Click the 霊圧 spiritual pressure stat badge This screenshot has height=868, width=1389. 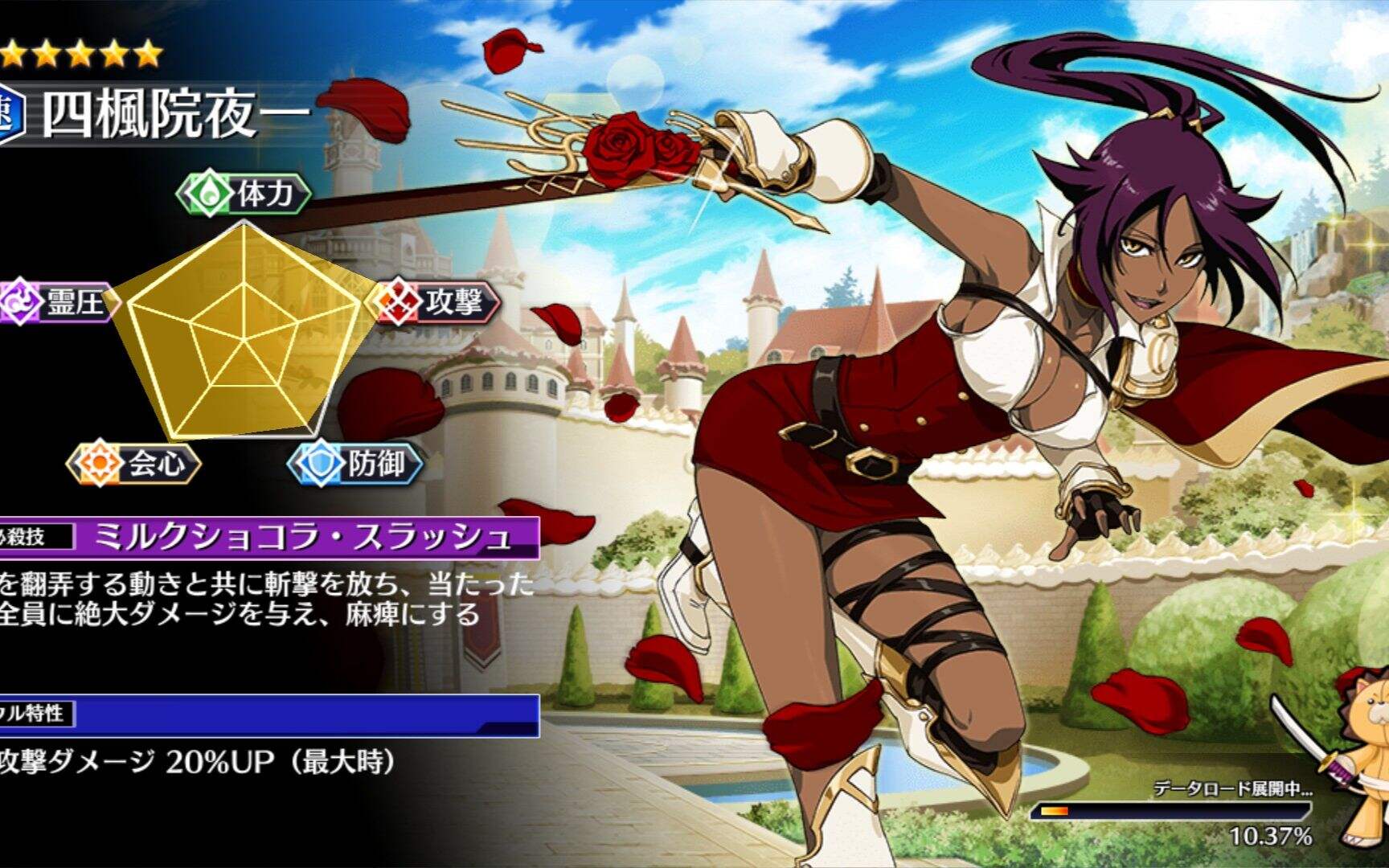(58, 302)
